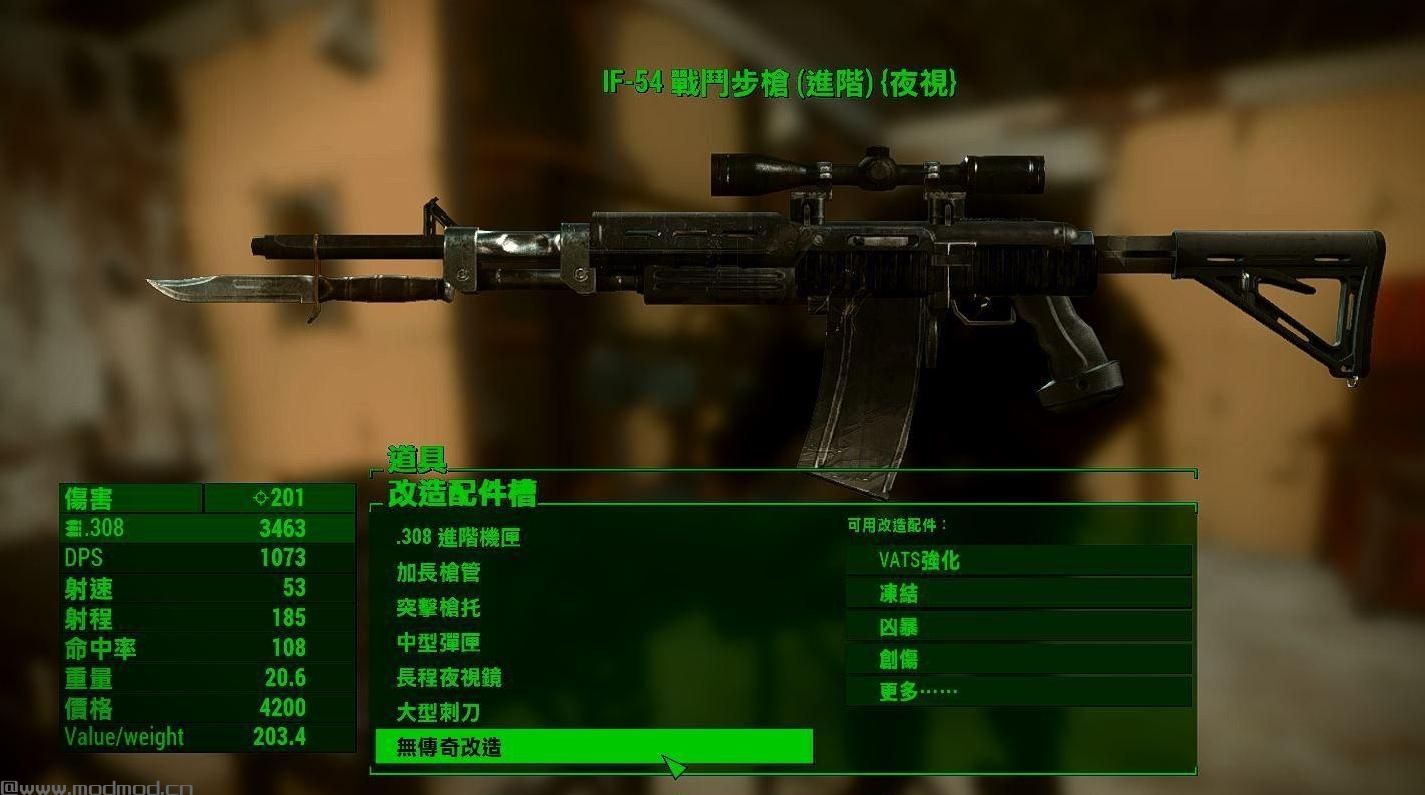
Task: Apply the VATS強化 legendary mod
Action: point(1018,560)
